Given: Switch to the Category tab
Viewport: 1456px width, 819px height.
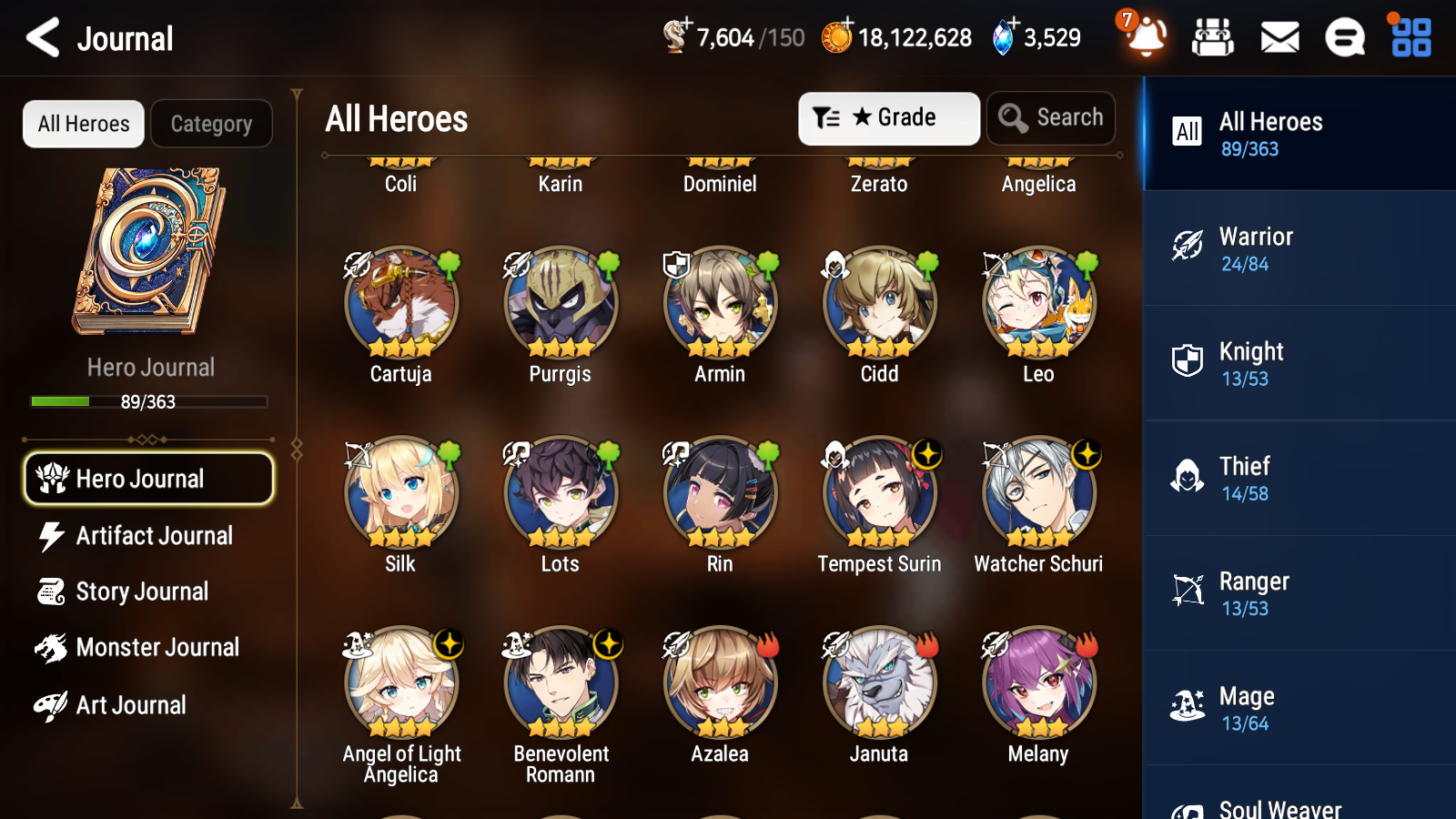Looking at the screenshot, I should [211, 123].
